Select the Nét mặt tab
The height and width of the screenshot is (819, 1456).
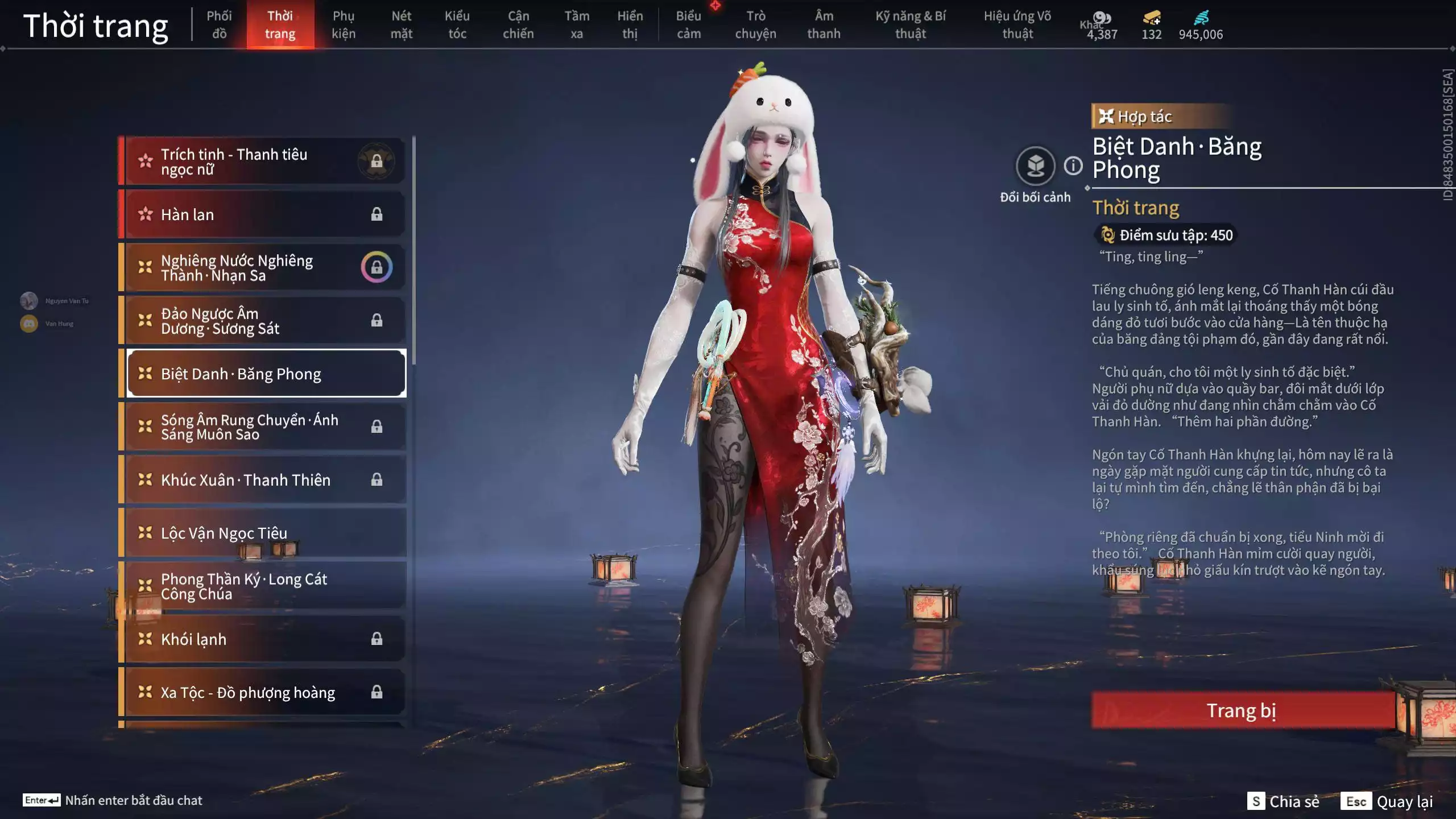pos(401,24)
